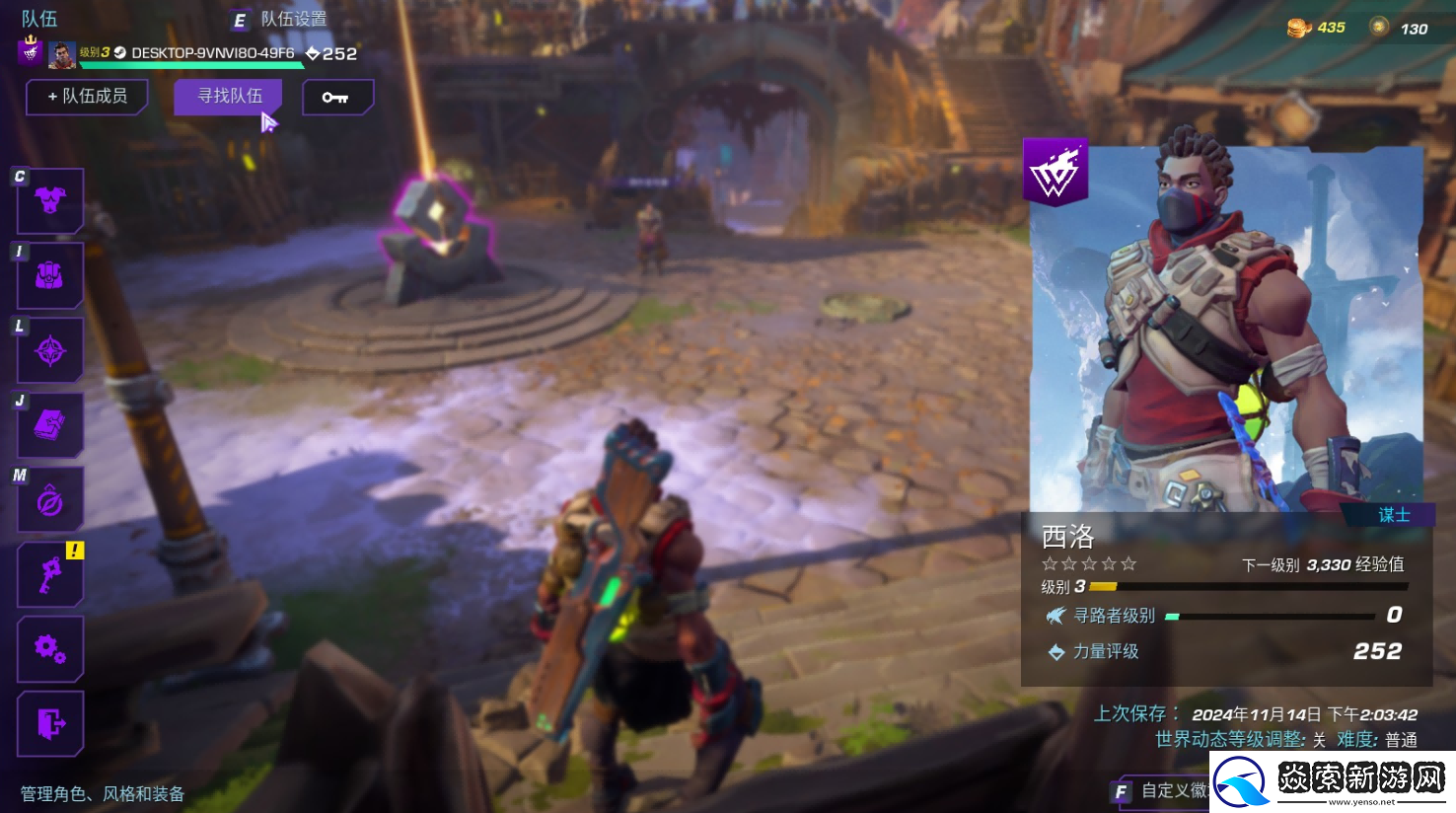Open the character armor menu icon
1456x813 pixels.
point(50,200)
